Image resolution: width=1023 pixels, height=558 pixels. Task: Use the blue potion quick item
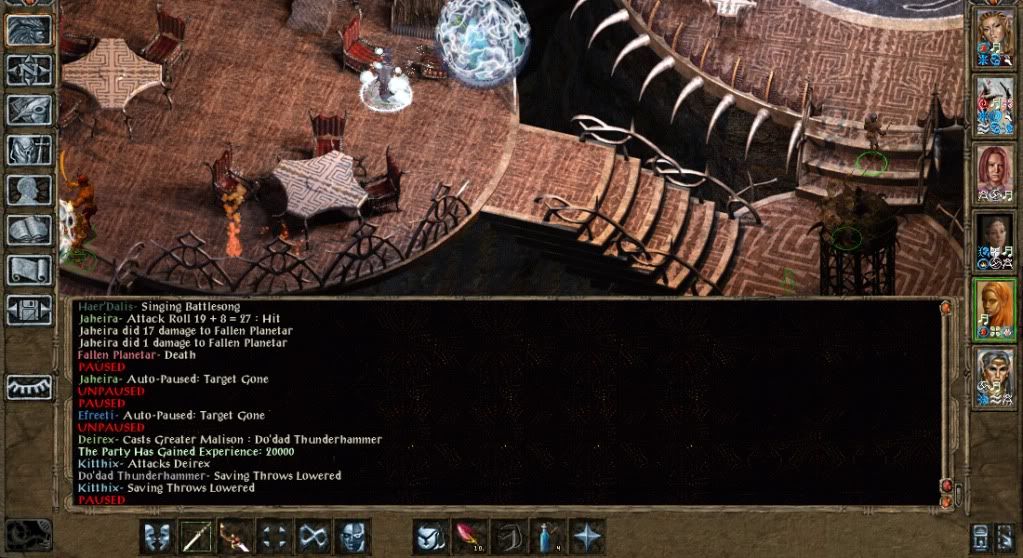pos(547,535)
